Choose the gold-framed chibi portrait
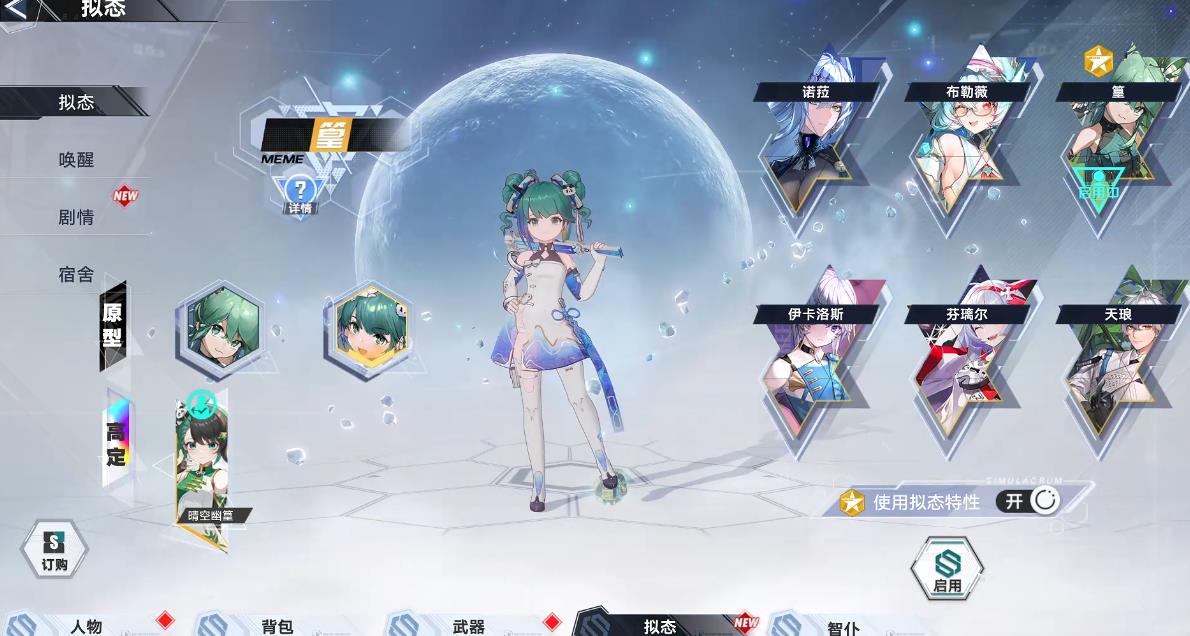The image size is (1190, 636). click(368, 328)
